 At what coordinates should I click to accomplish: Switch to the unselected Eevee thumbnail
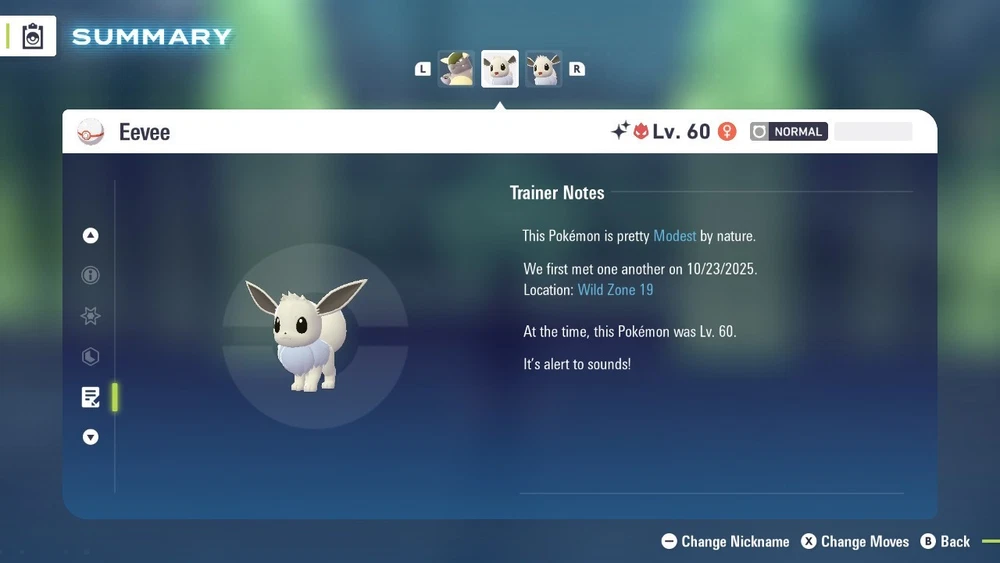pyautogui.click(x=544, y=69)
